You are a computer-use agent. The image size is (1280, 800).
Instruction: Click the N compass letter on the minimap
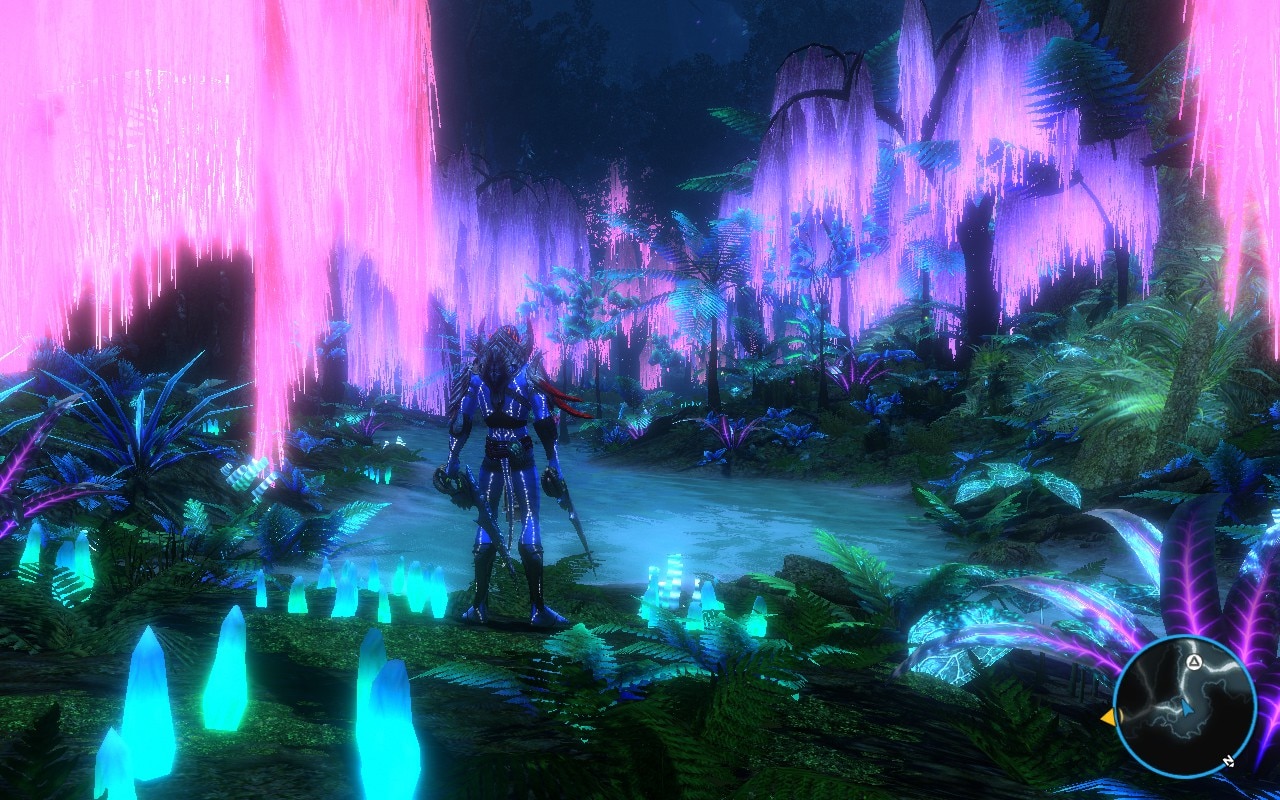1229,761
